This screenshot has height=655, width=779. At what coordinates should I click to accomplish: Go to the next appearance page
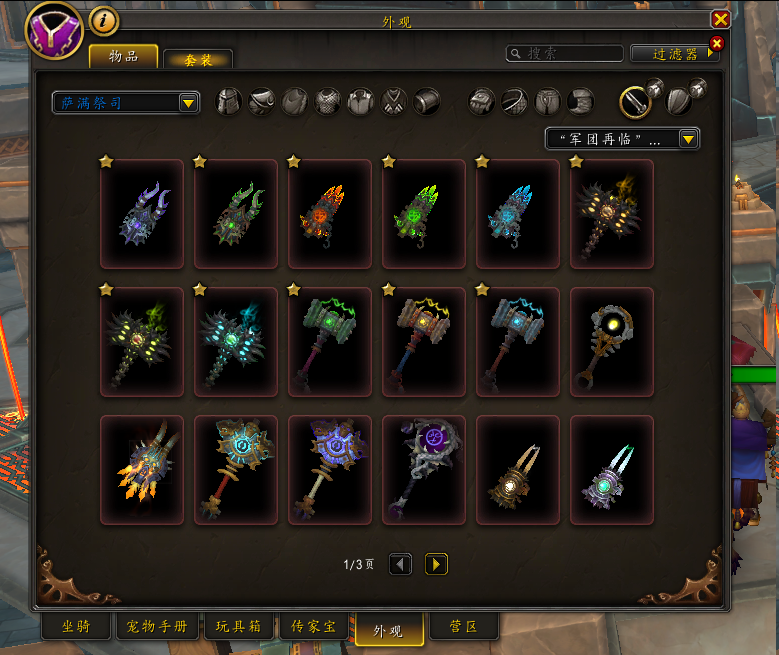tap(435, 565)
